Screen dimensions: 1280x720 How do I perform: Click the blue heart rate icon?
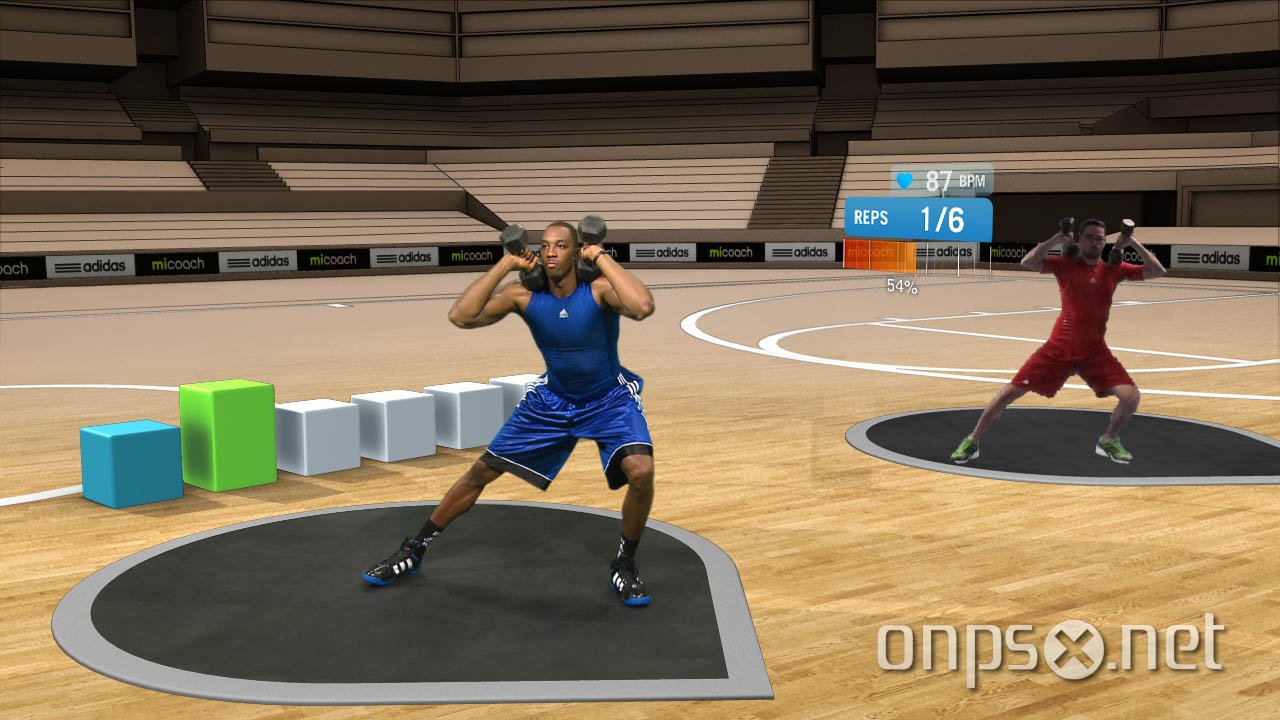click(x=905, y=180)
